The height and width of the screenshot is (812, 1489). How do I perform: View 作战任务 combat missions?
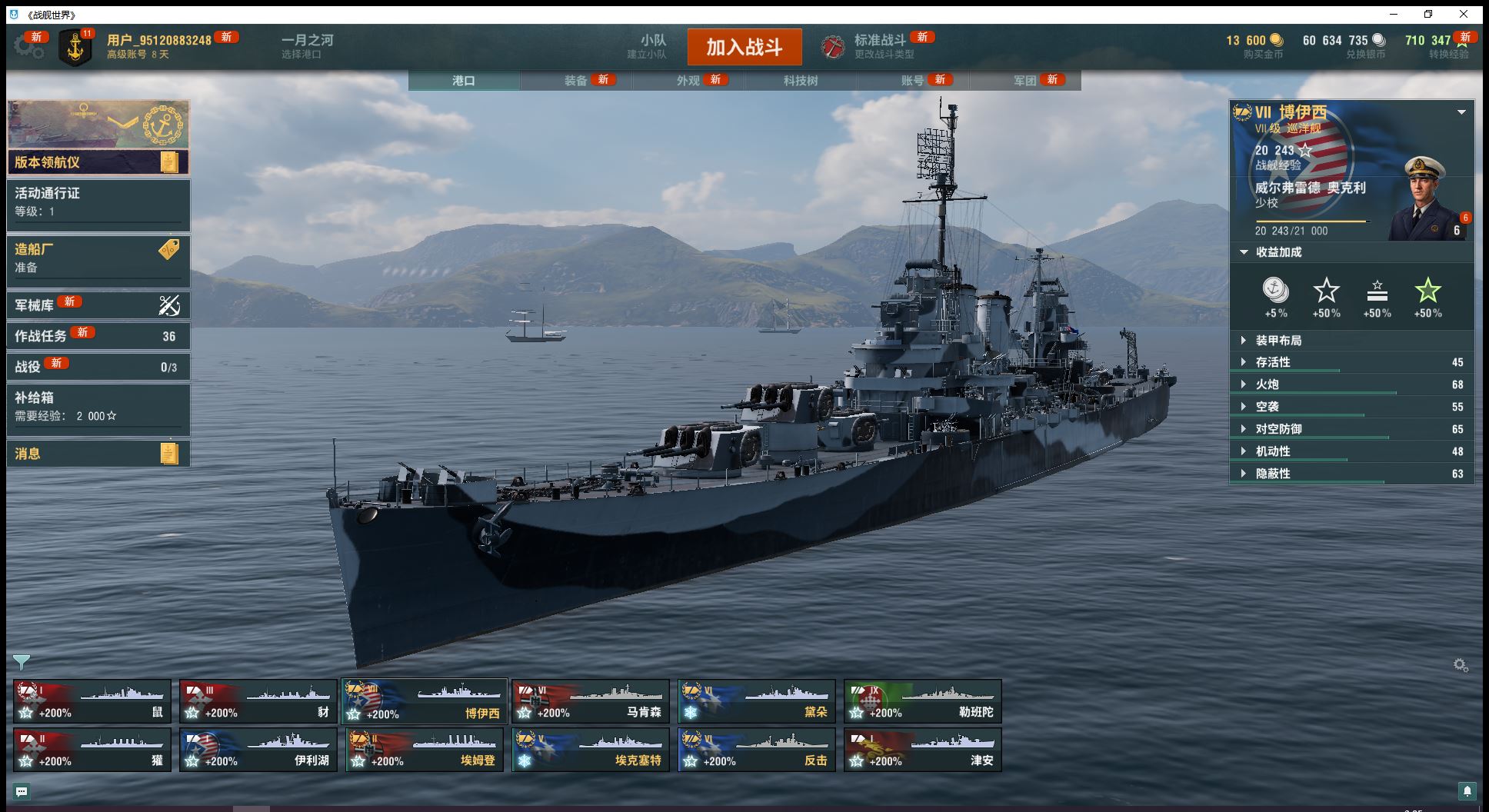(98, 336)
